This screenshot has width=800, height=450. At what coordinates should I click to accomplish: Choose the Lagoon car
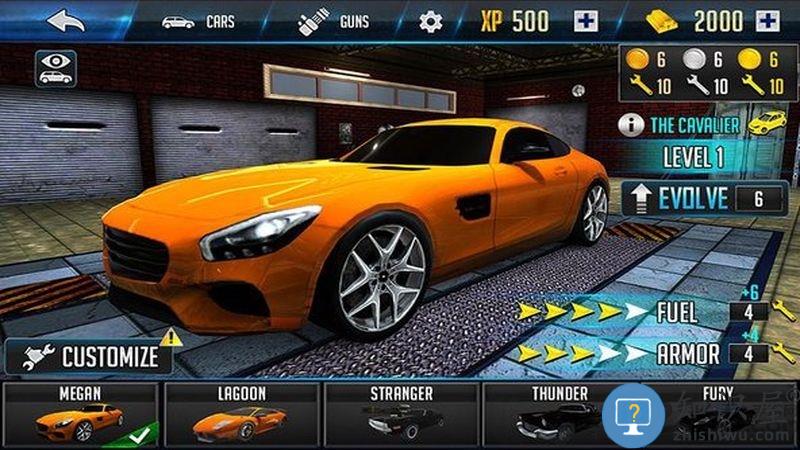(240, 414)
